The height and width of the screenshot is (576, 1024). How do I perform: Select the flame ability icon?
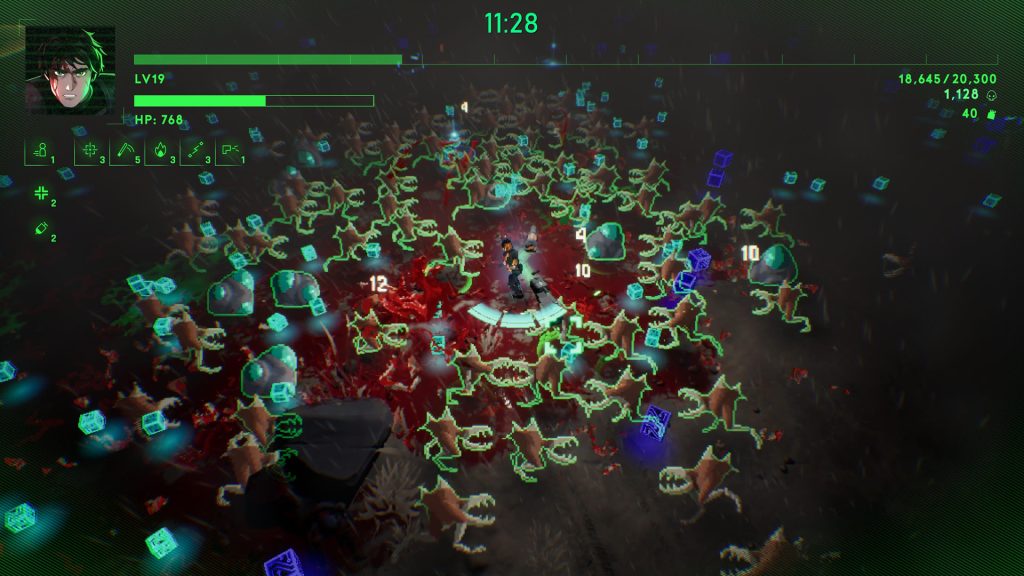159,151
